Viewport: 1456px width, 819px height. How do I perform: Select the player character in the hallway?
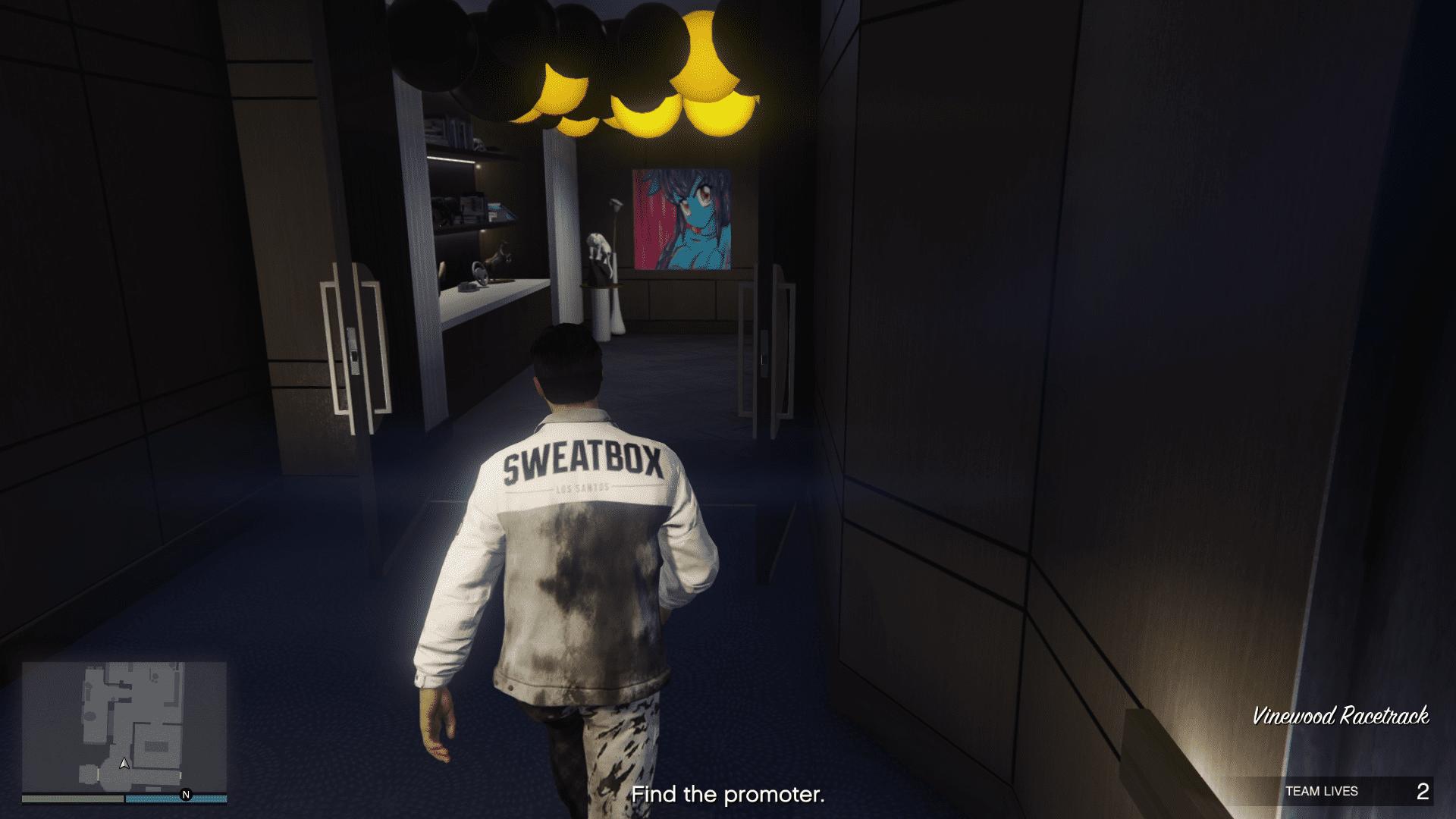tap(573, 569)
